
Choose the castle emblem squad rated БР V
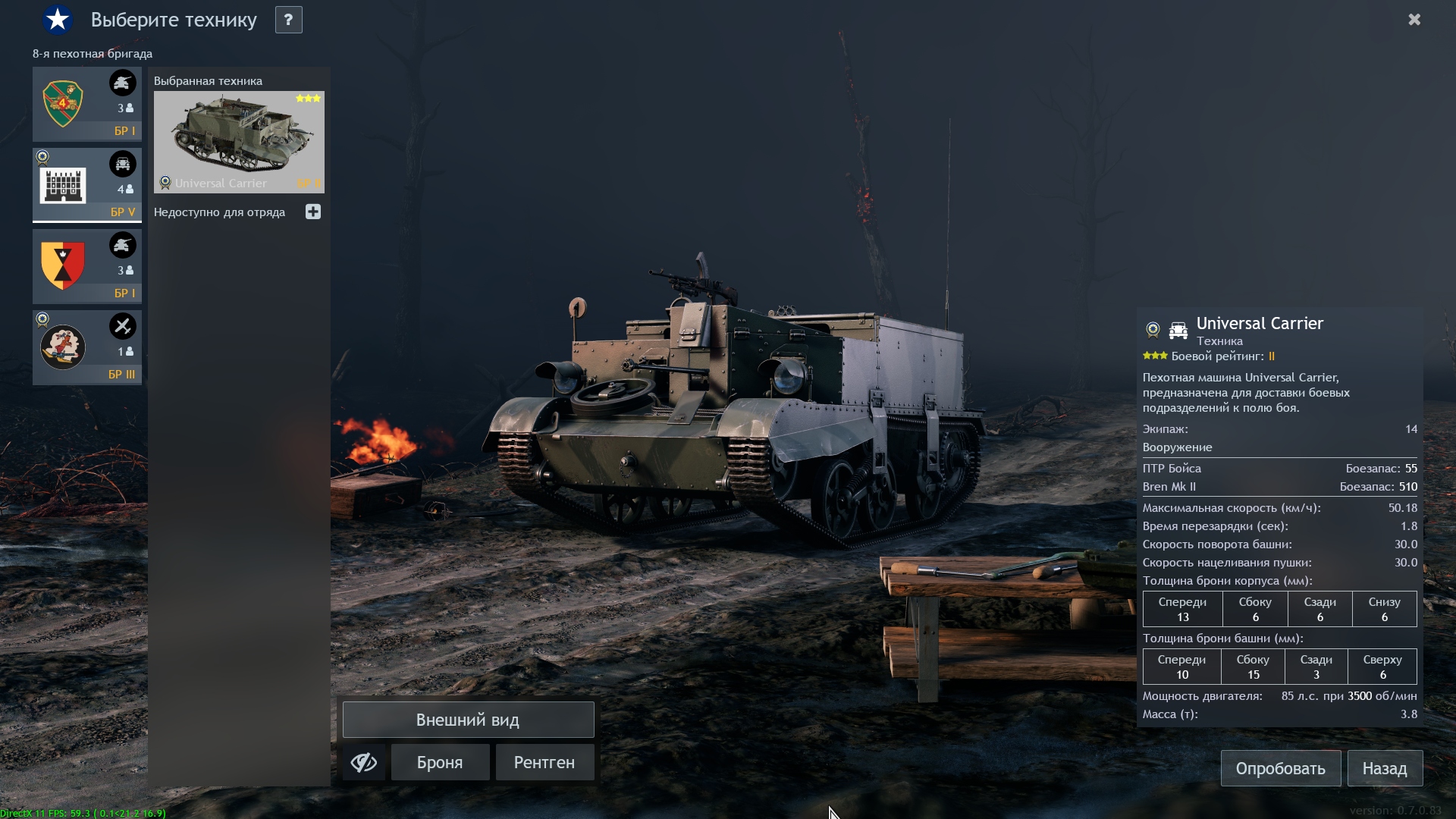pyautogui.click(x=86, y=184)
